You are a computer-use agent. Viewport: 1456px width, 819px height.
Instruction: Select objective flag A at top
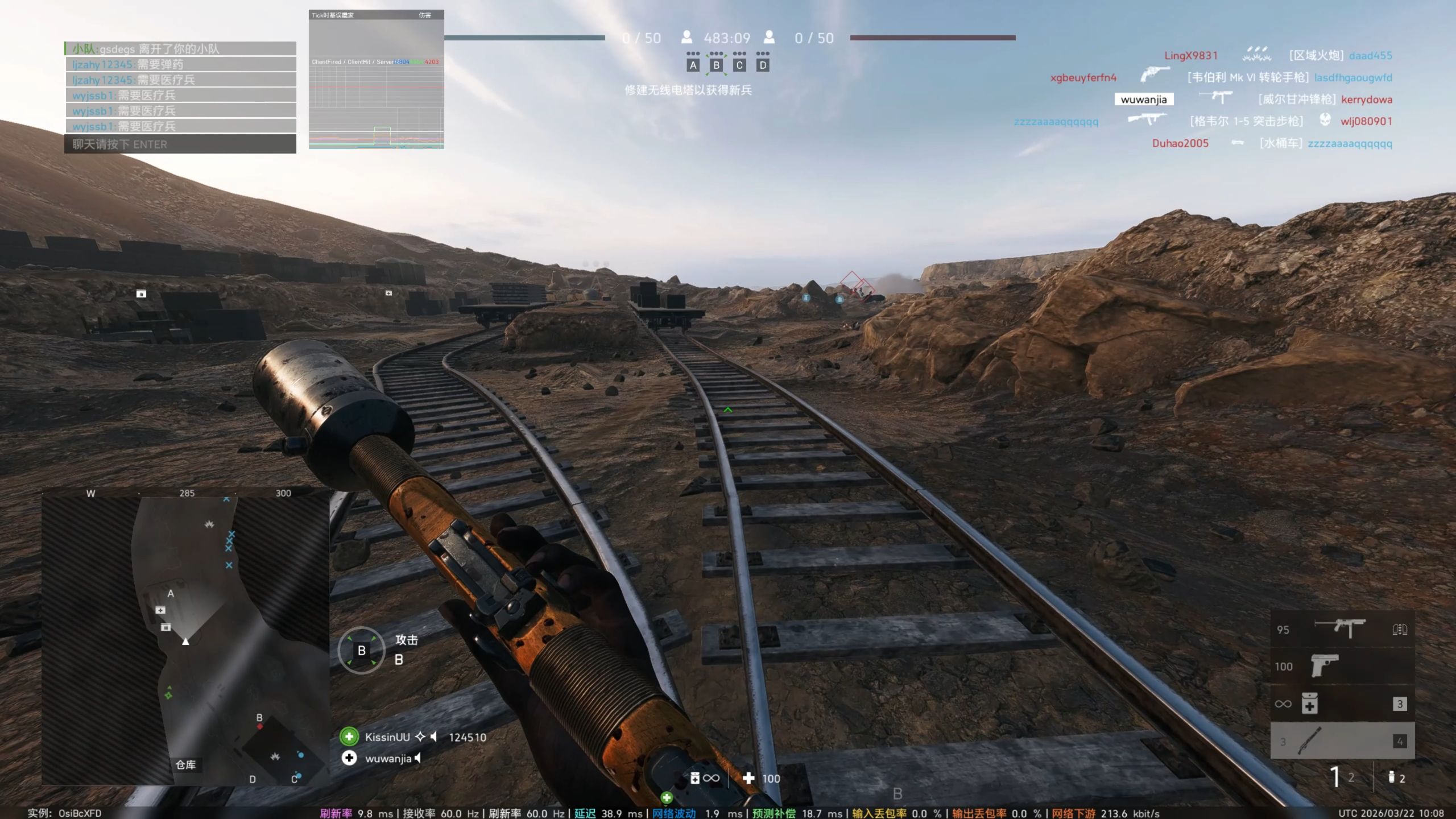(x=693, y=65)
